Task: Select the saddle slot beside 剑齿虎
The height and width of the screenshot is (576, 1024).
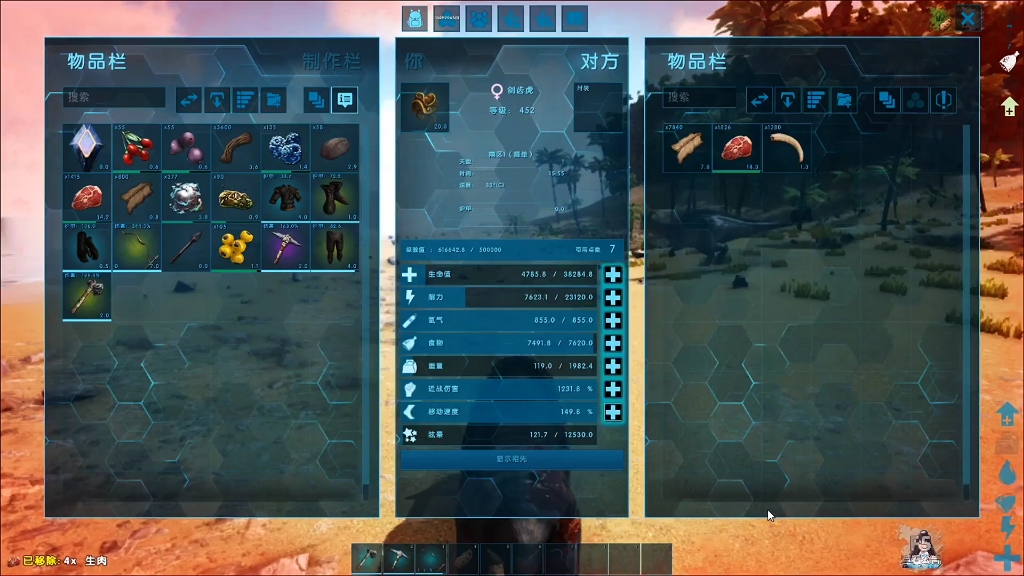Action: click(x=425, y=108)
